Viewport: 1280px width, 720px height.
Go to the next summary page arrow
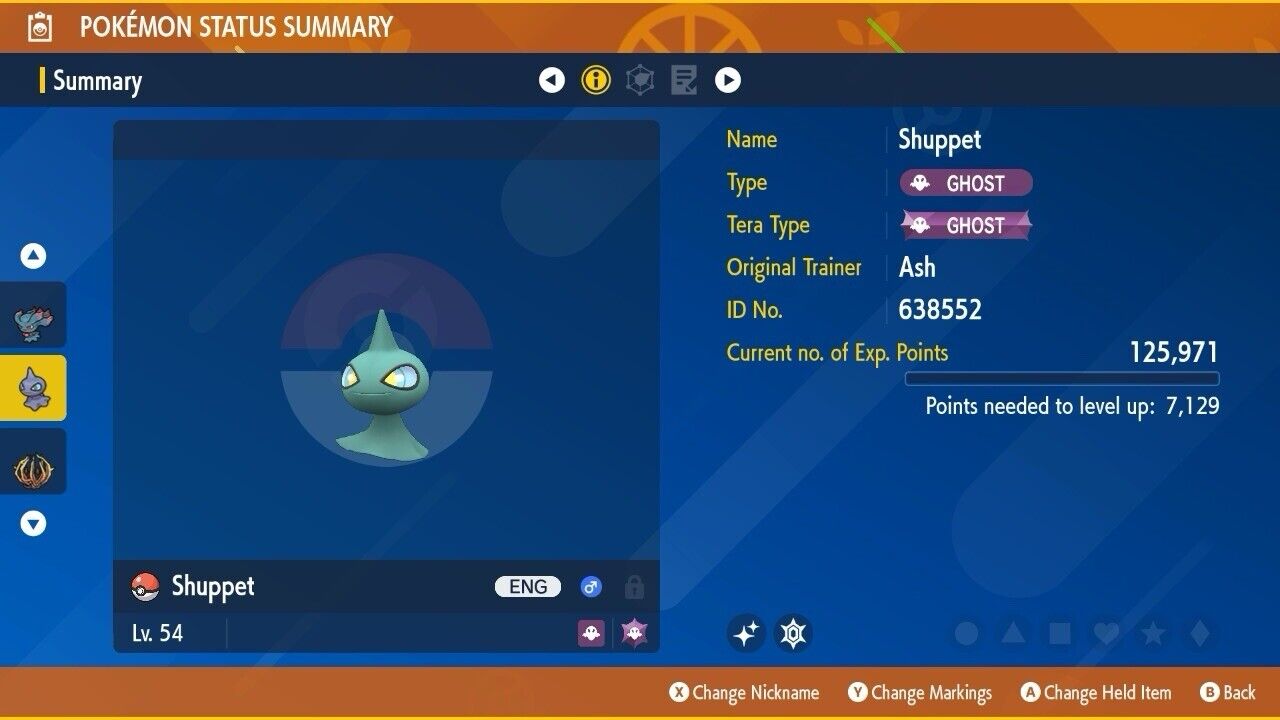coord(728,80)
